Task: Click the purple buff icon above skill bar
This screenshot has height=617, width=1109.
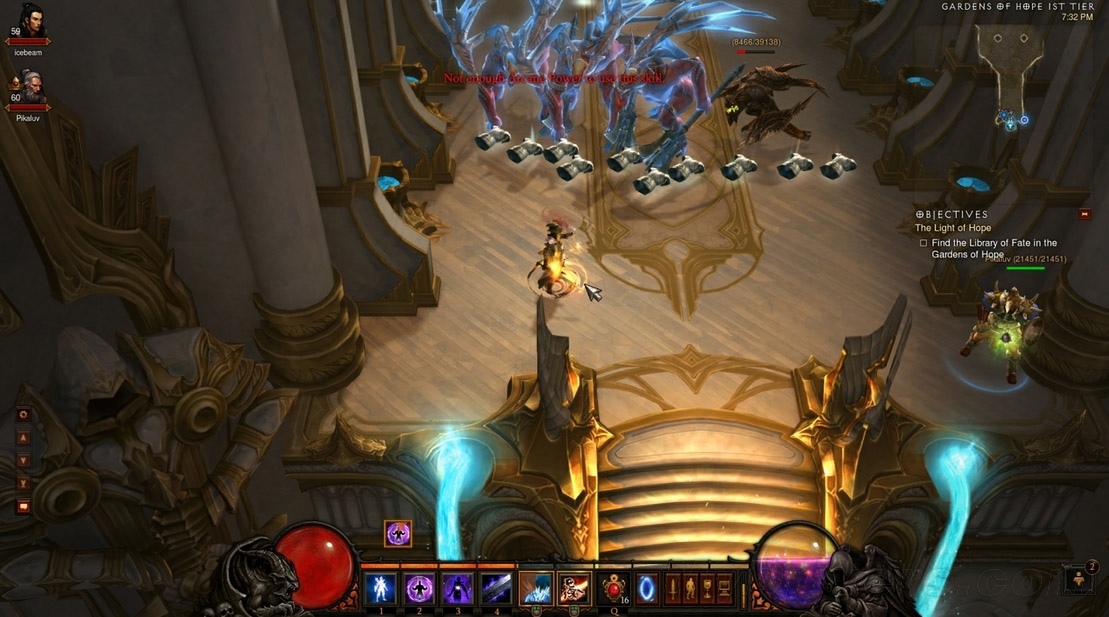Action: click(398, 534)
